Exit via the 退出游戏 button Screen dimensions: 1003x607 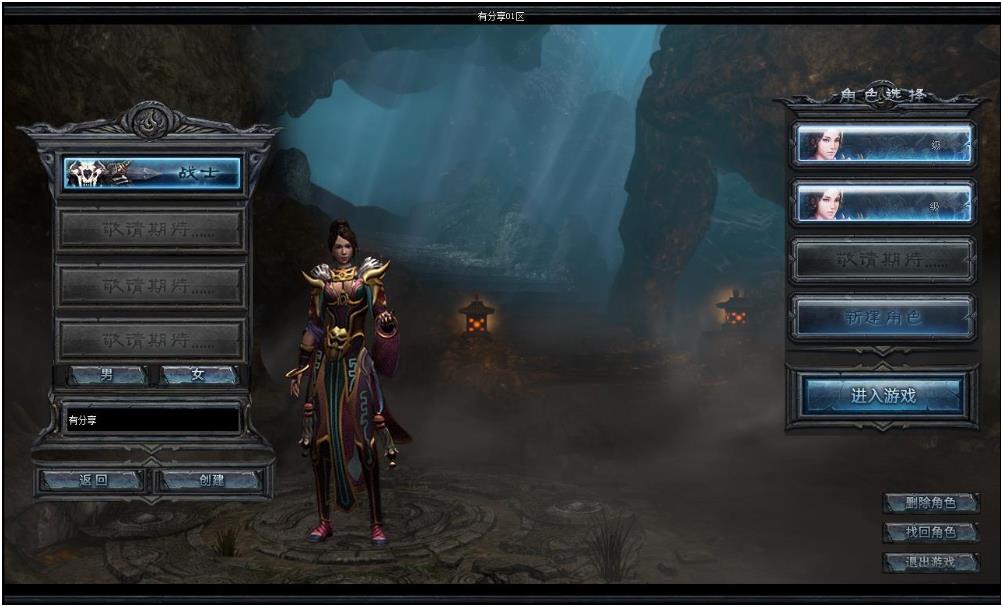(x=930, y=562)
